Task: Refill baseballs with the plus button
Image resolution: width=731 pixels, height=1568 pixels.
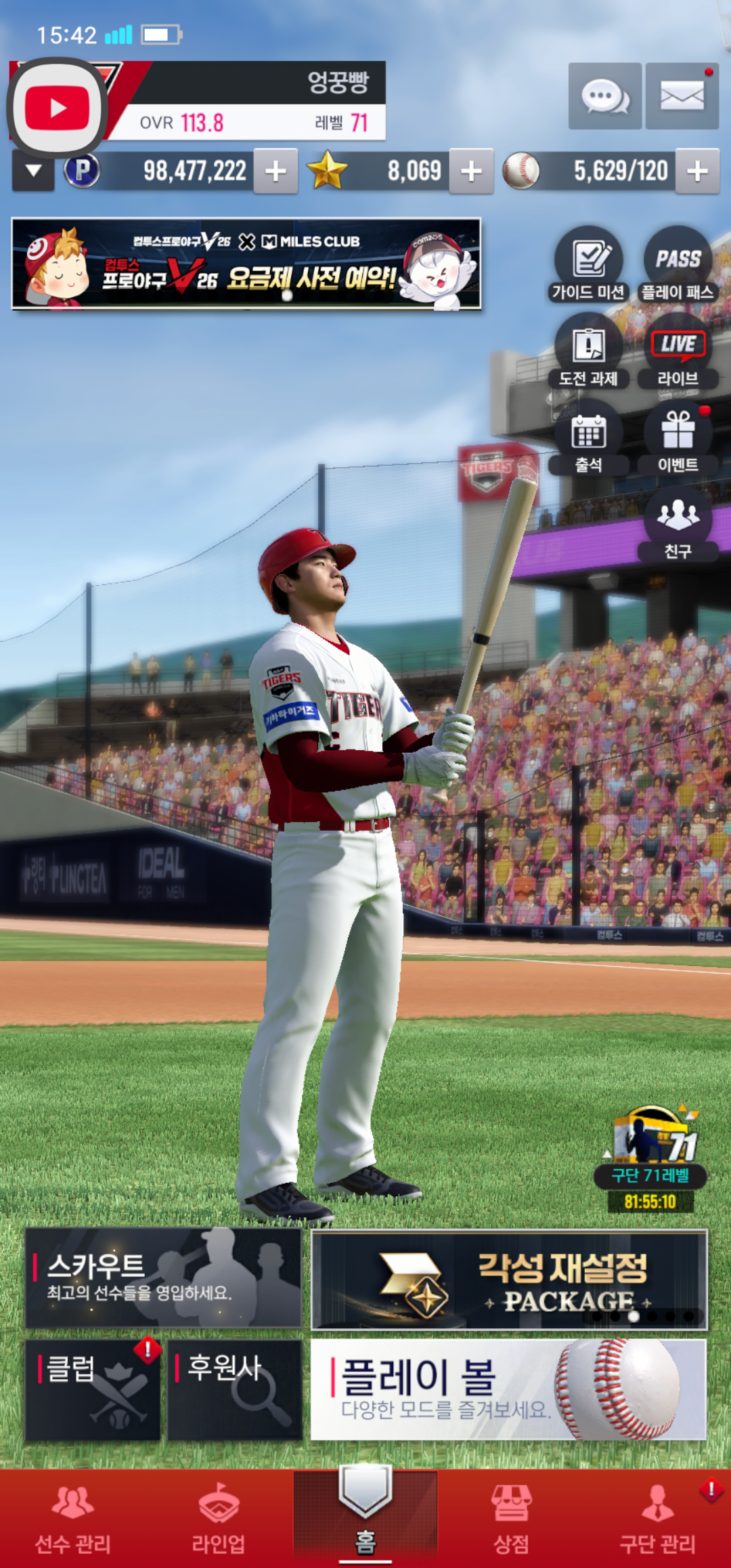Action: pyautogui.click(x=697, y=171)
